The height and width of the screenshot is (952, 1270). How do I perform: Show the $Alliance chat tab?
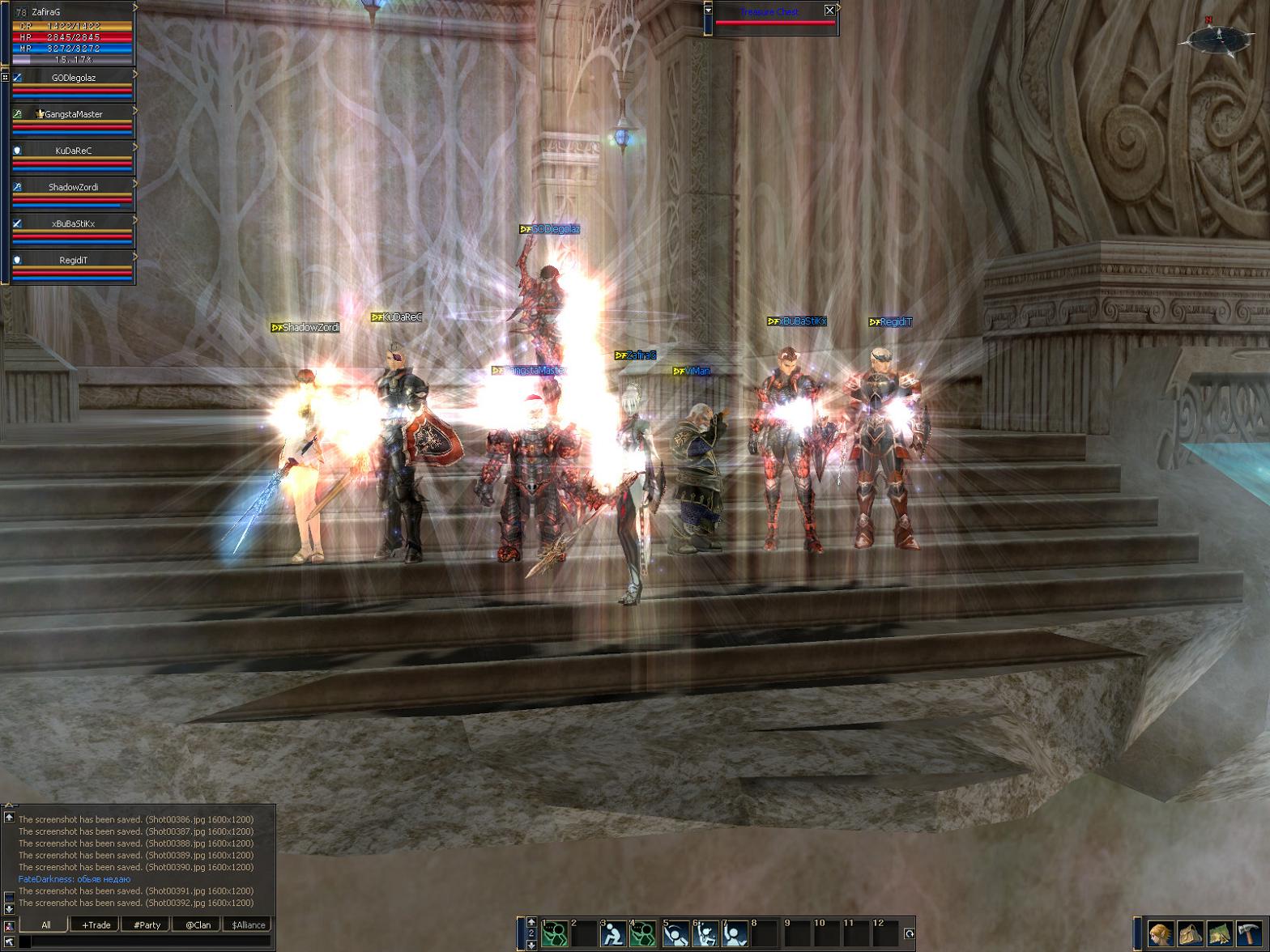248,924
